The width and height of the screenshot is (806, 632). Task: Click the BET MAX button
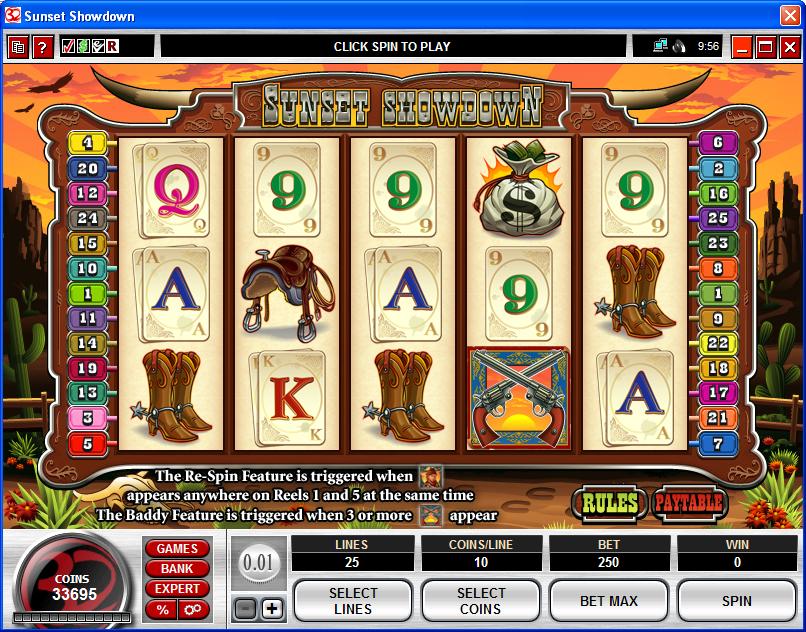click(609, 601)
